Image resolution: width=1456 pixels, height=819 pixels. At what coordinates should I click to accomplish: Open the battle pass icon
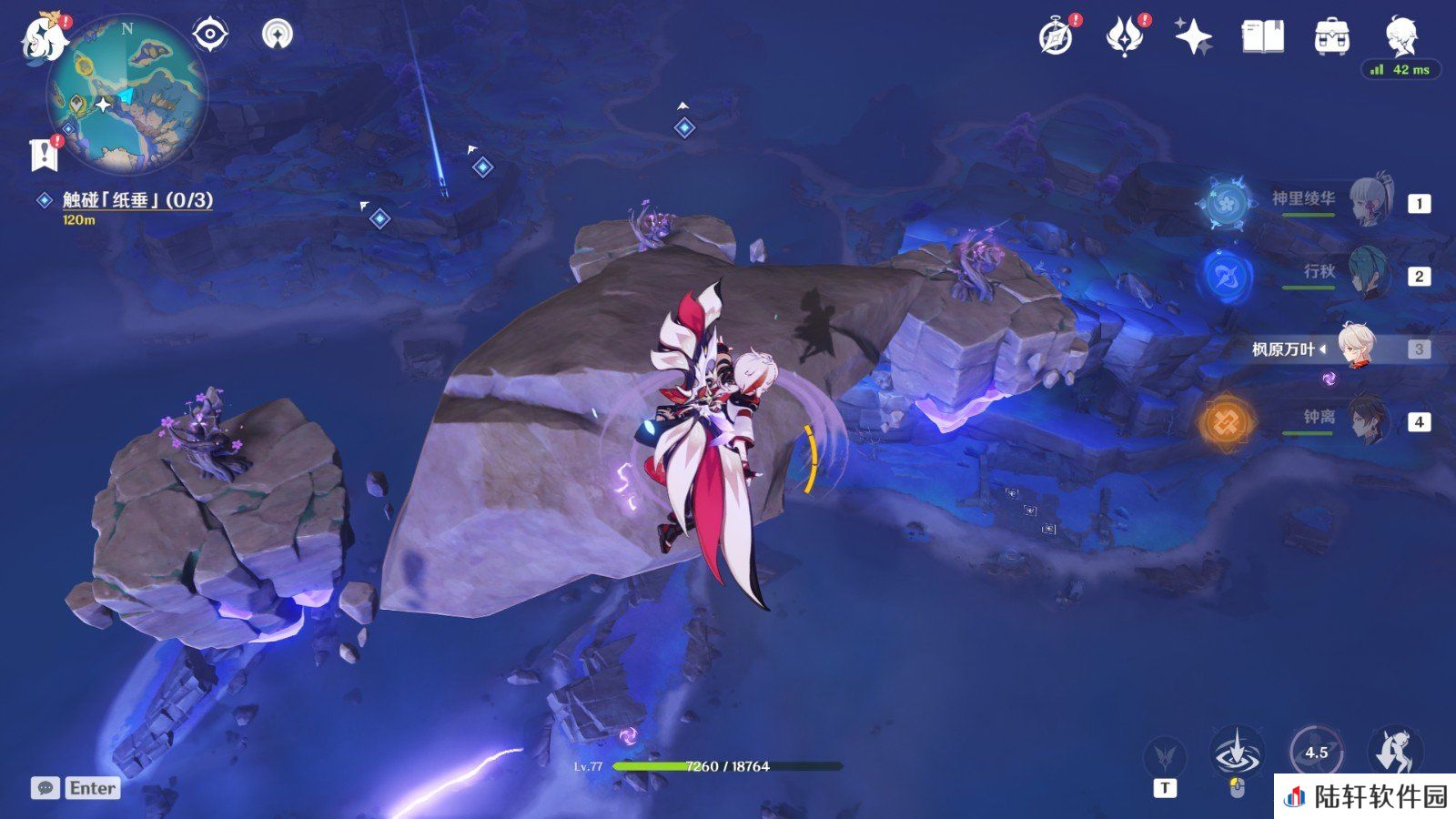[1125, 37]
